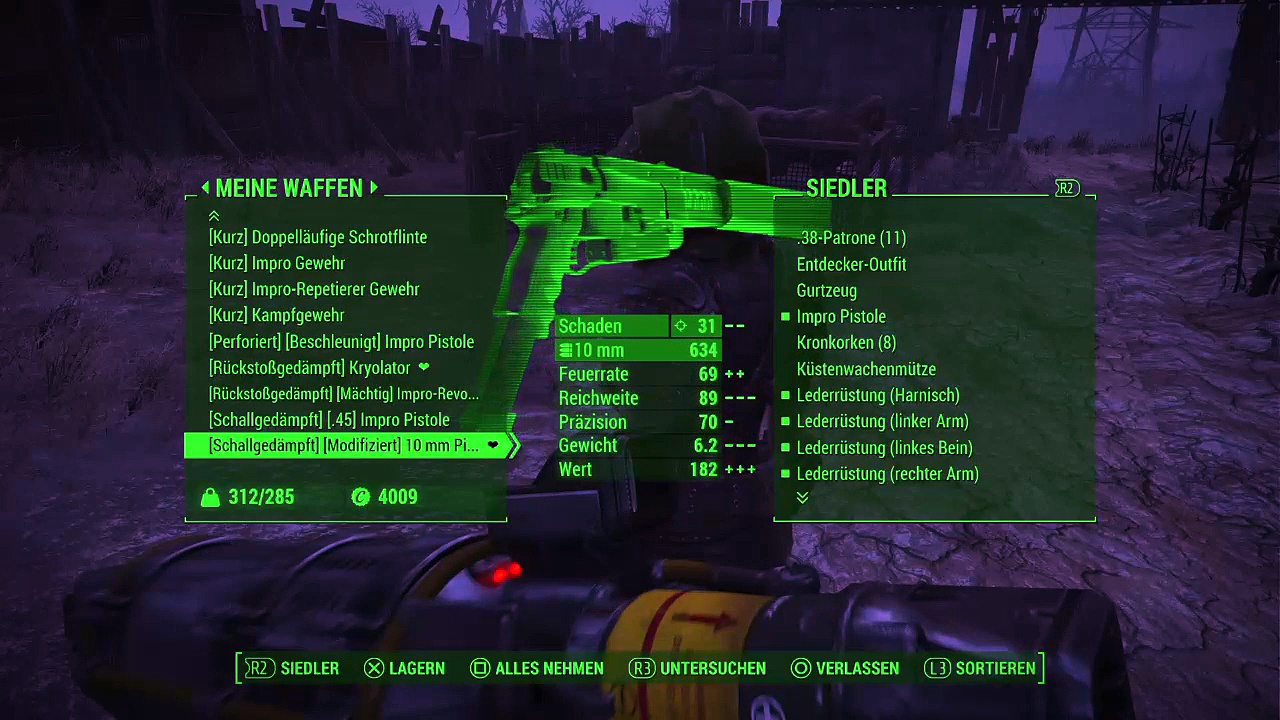Select Lederrüstung (rechter Arm)
The image size is (1280, 720).
pos(887,474)
